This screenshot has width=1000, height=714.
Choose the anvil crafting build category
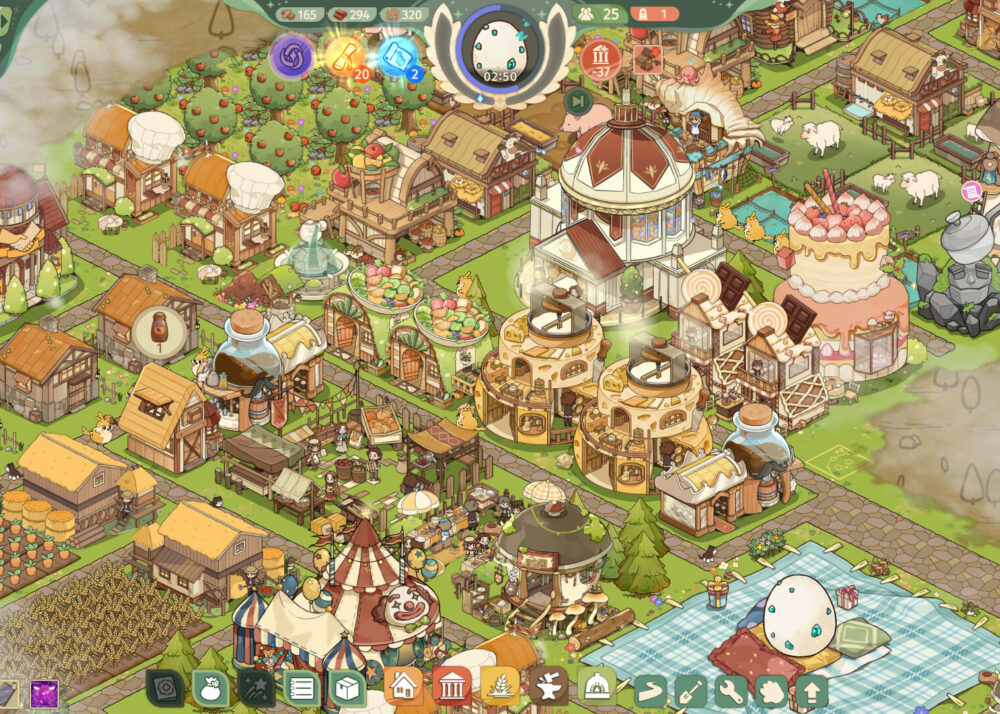(x=547, y=686)
